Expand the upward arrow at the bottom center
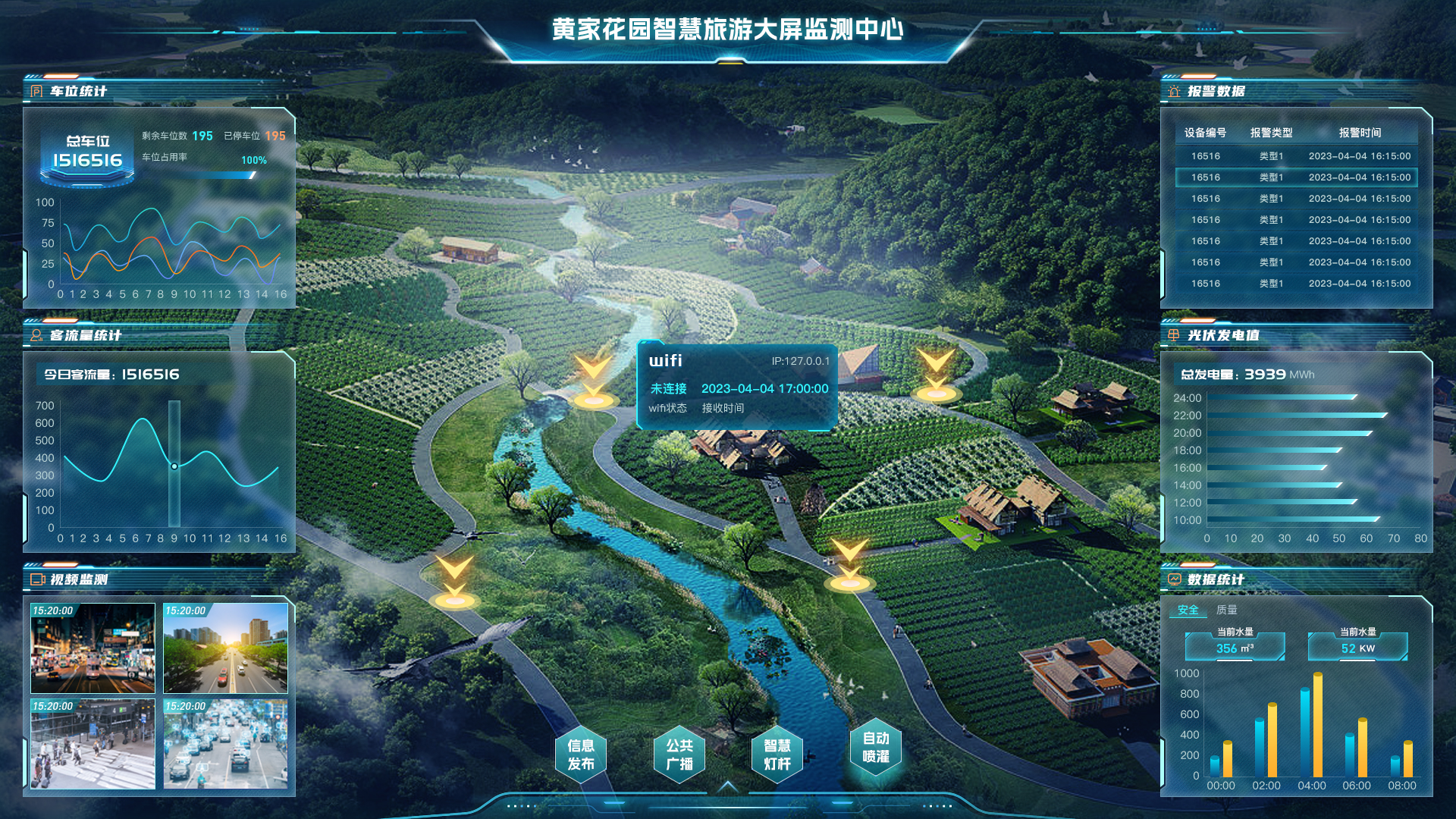1456x819 pixels. tap(728, 786)
